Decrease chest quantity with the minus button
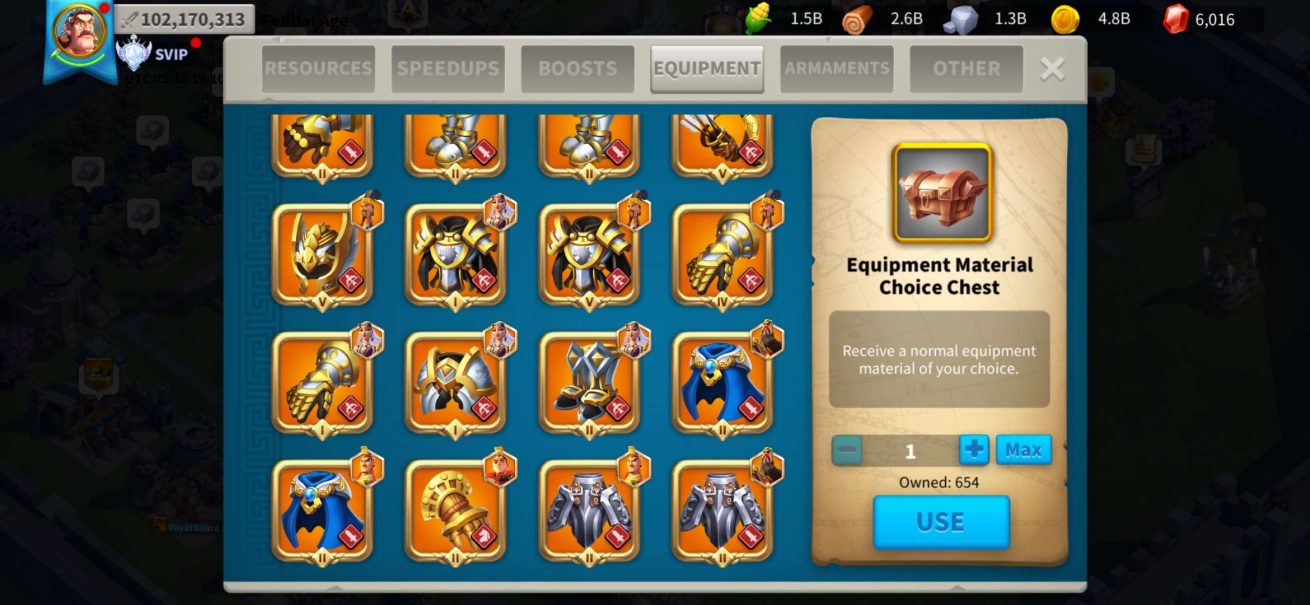 pos(847,450)
